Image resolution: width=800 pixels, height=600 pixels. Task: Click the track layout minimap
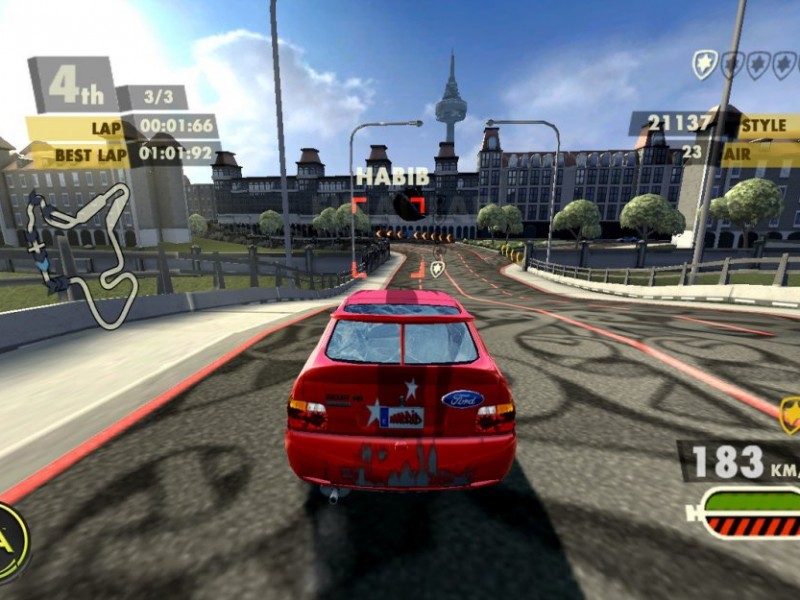tap(82, 251)
